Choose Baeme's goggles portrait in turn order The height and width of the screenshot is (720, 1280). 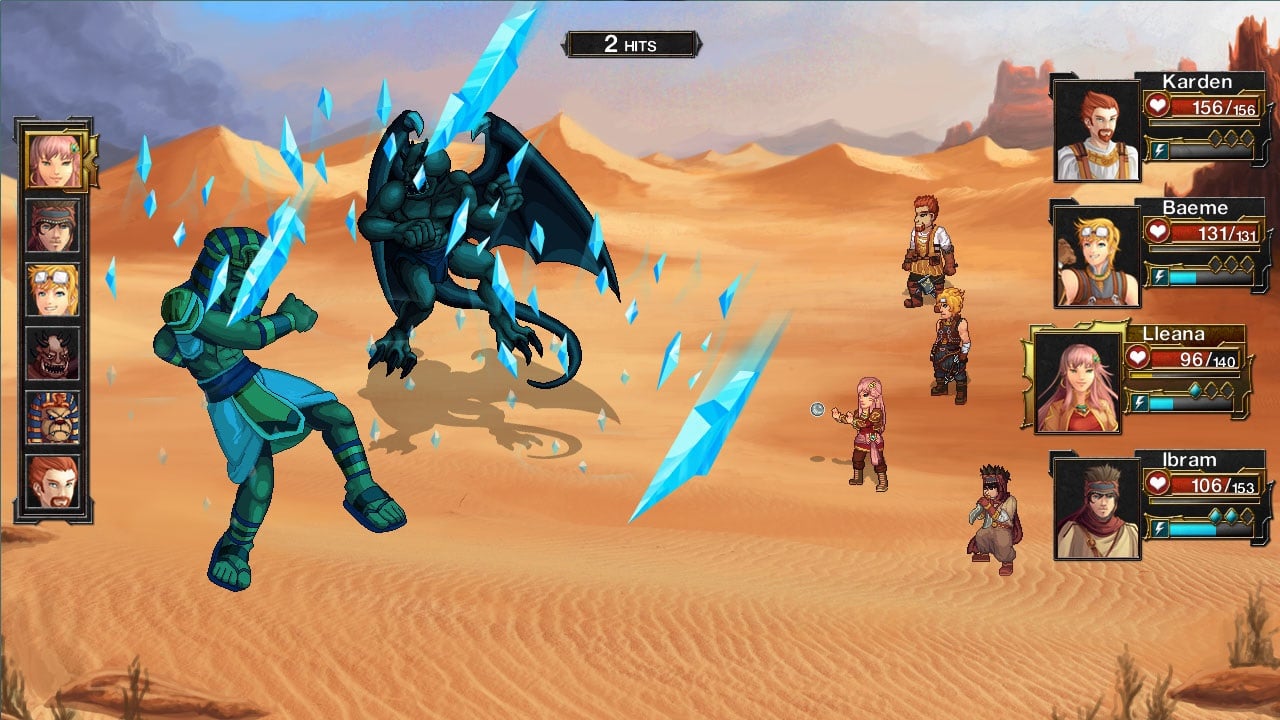point(53,289)
